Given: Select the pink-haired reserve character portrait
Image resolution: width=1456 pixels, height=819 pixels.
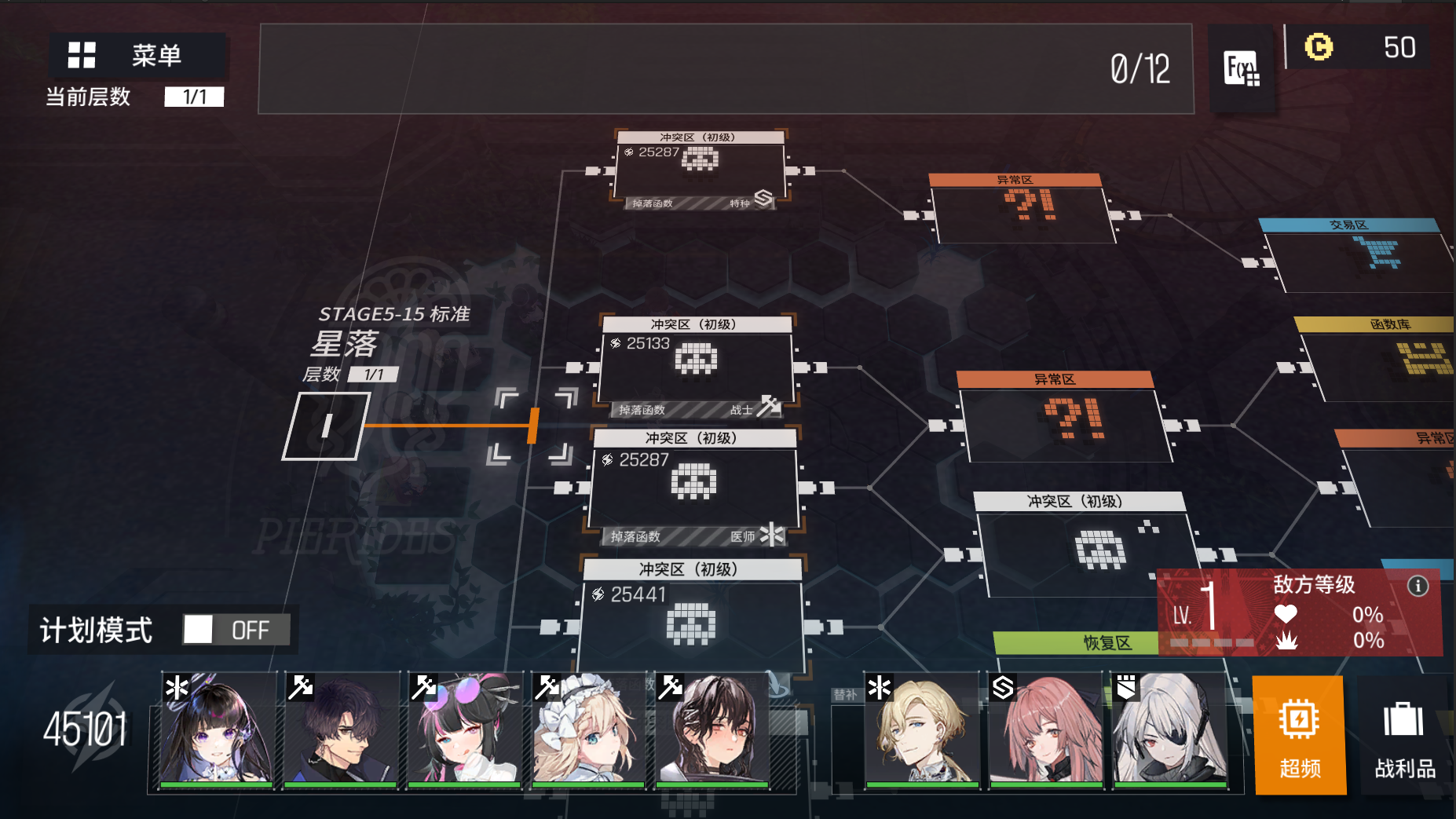Looking at the screenshot, I should (1046, 730).
